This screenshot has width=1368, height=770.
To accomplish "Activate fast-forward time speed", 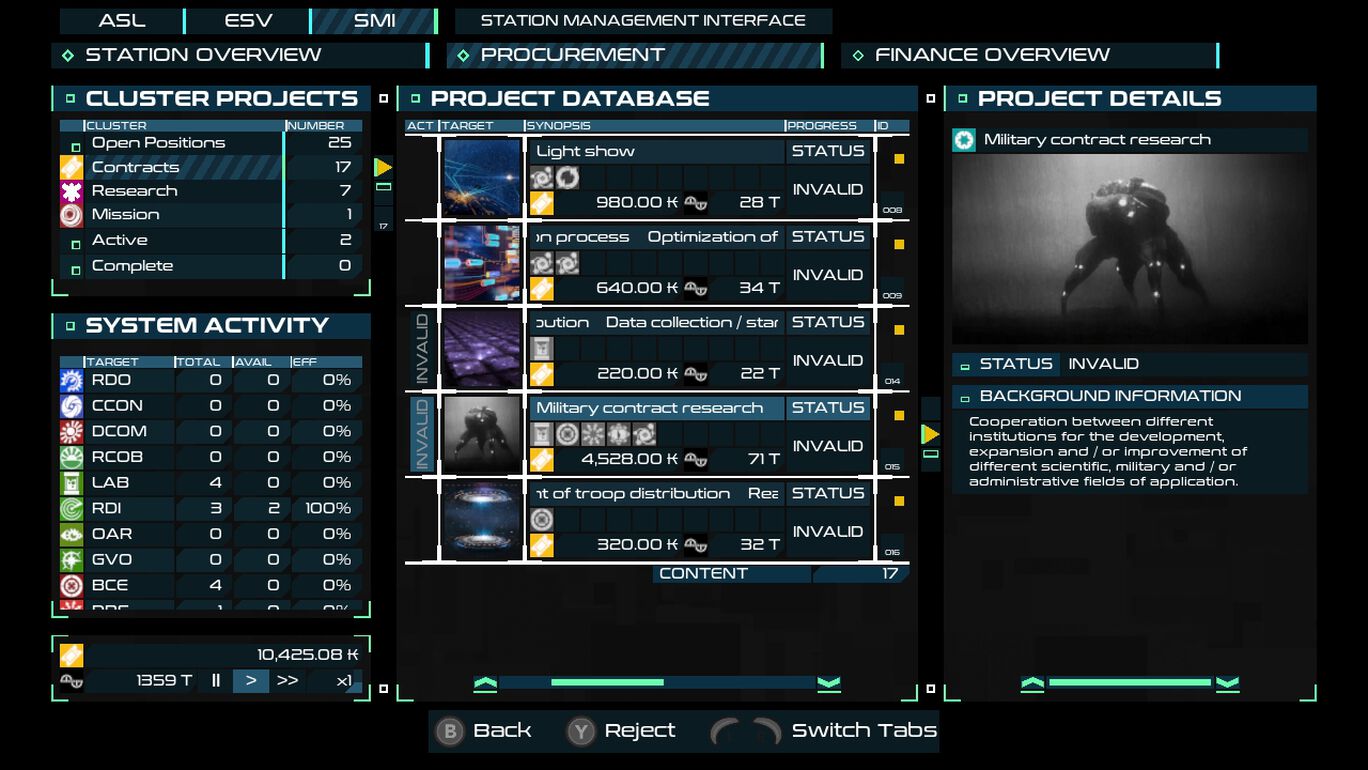I will pos(288,681).
